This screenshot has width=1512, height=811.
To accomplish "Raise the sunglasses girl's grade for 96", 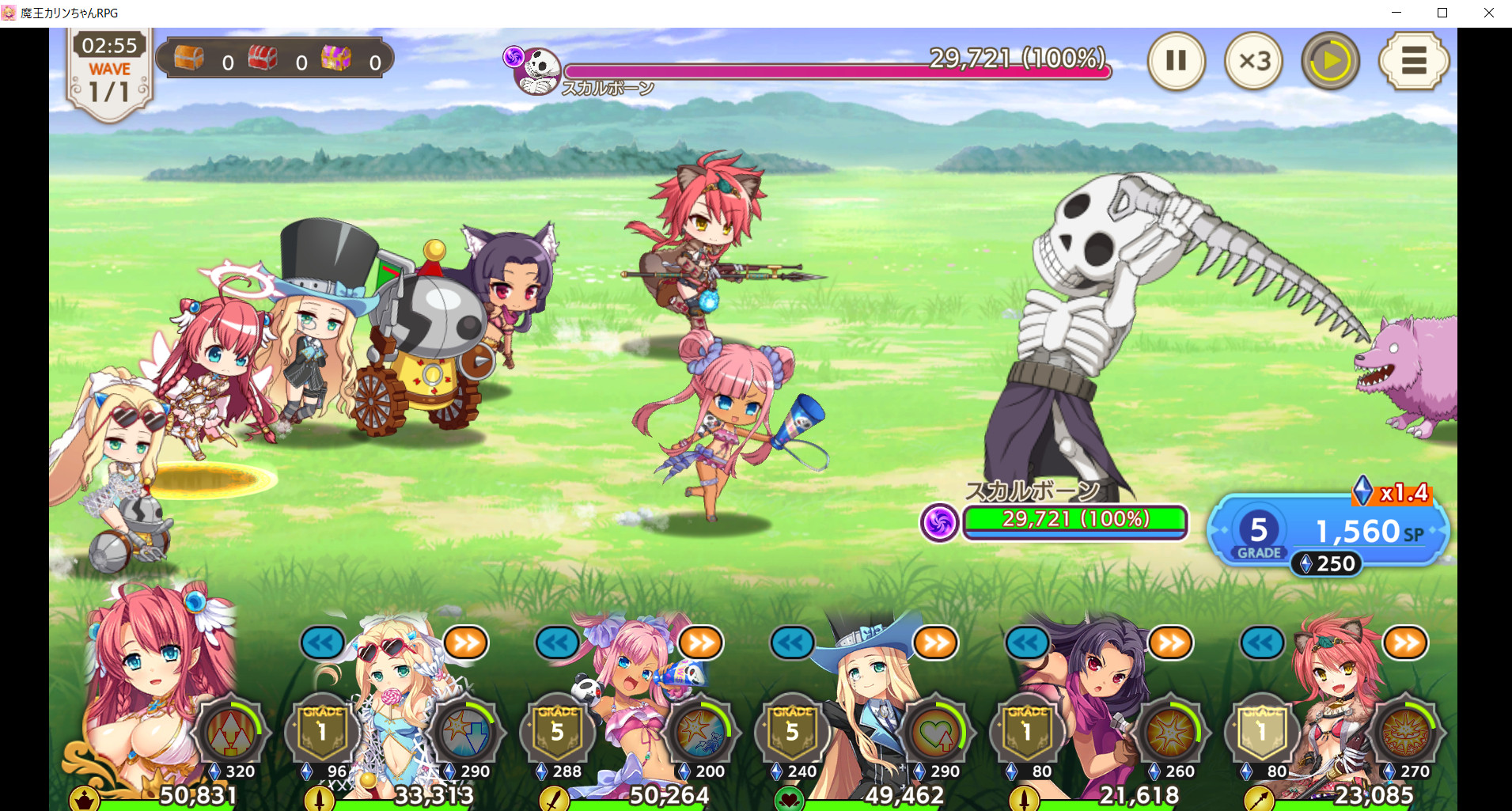I will click(322, 733).
